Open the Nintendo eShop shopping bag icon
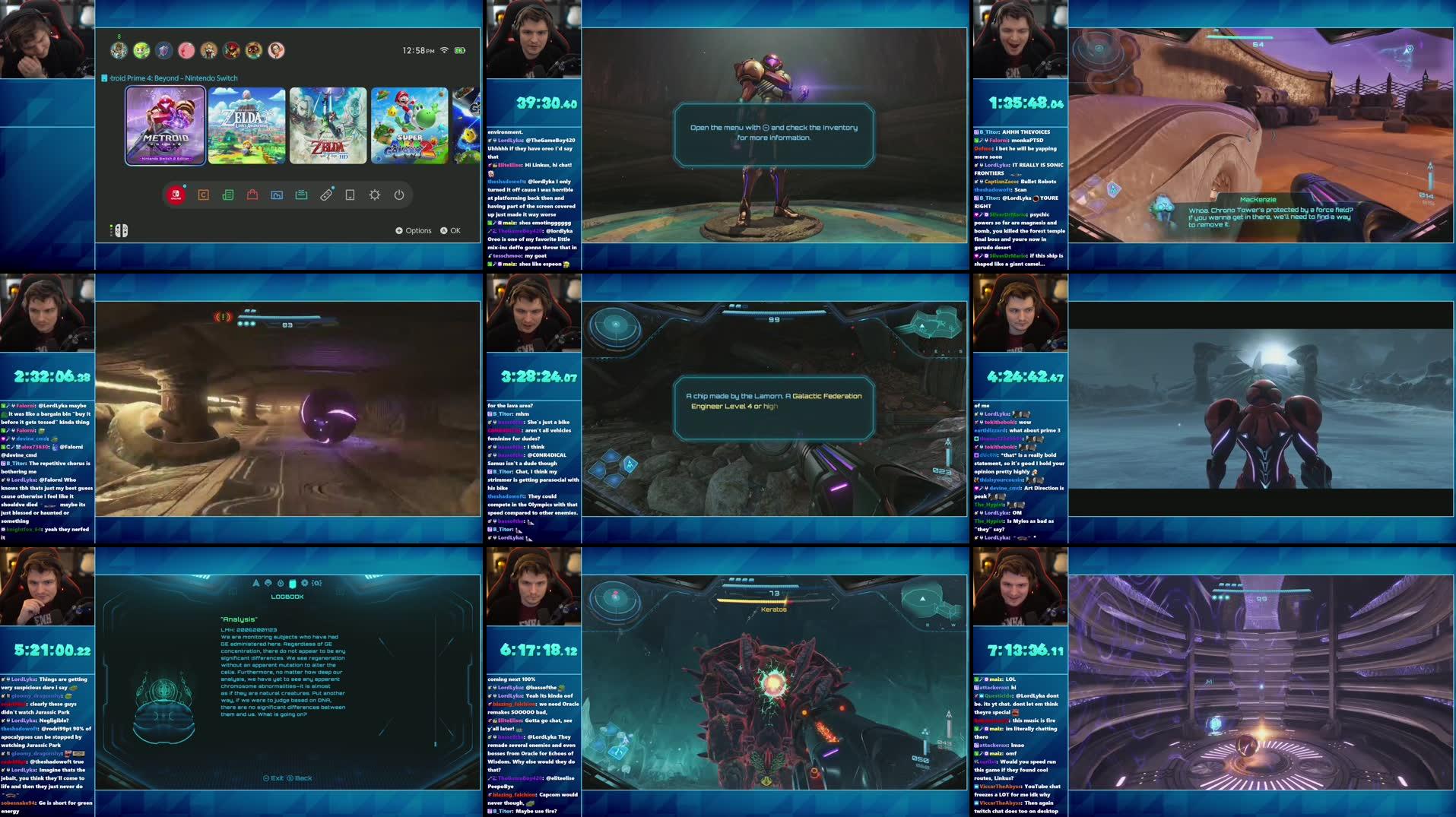Viewport: 1456px width, 817px height. (254, 195)
